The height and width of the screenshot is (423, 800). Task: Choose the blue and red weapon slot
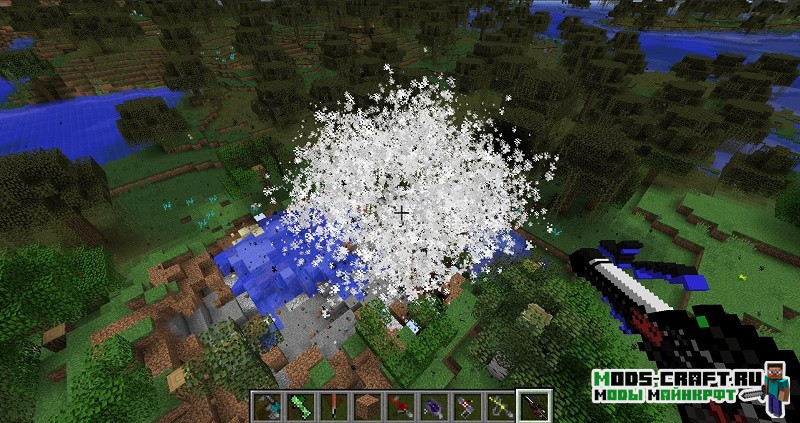[x=467, y=406]
